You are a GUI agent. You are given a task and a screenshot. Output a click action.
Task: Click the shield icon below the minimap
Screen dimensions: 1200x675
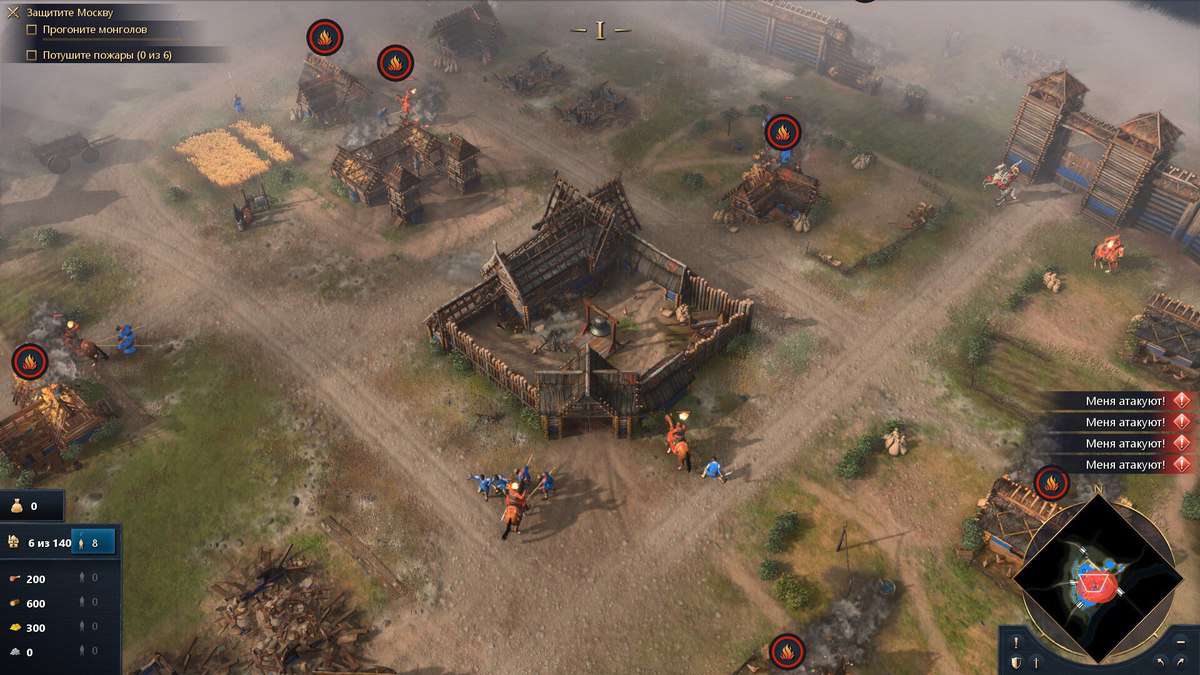(1016, 662)
